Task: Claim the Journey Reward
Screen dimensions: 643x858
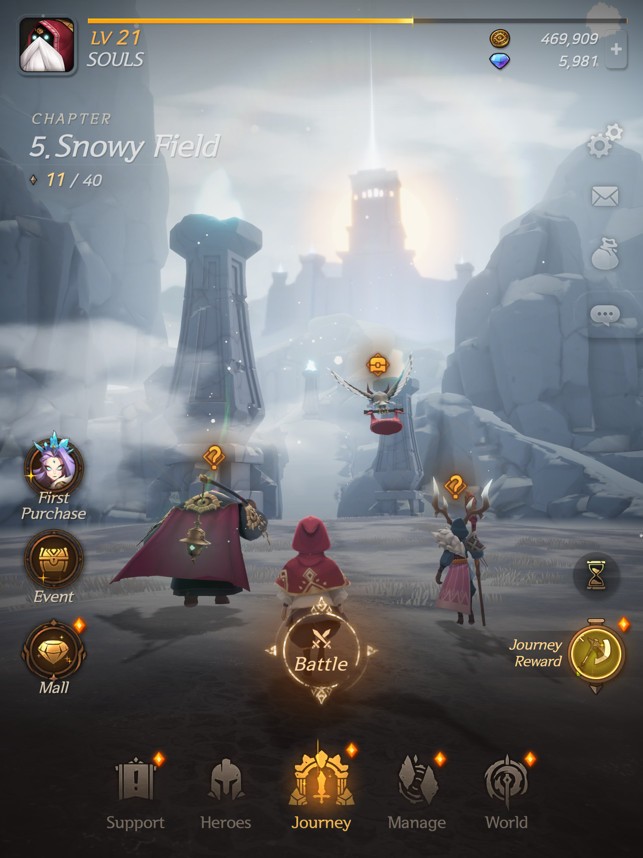Action: pyautogui.click(x=596, y=654)
